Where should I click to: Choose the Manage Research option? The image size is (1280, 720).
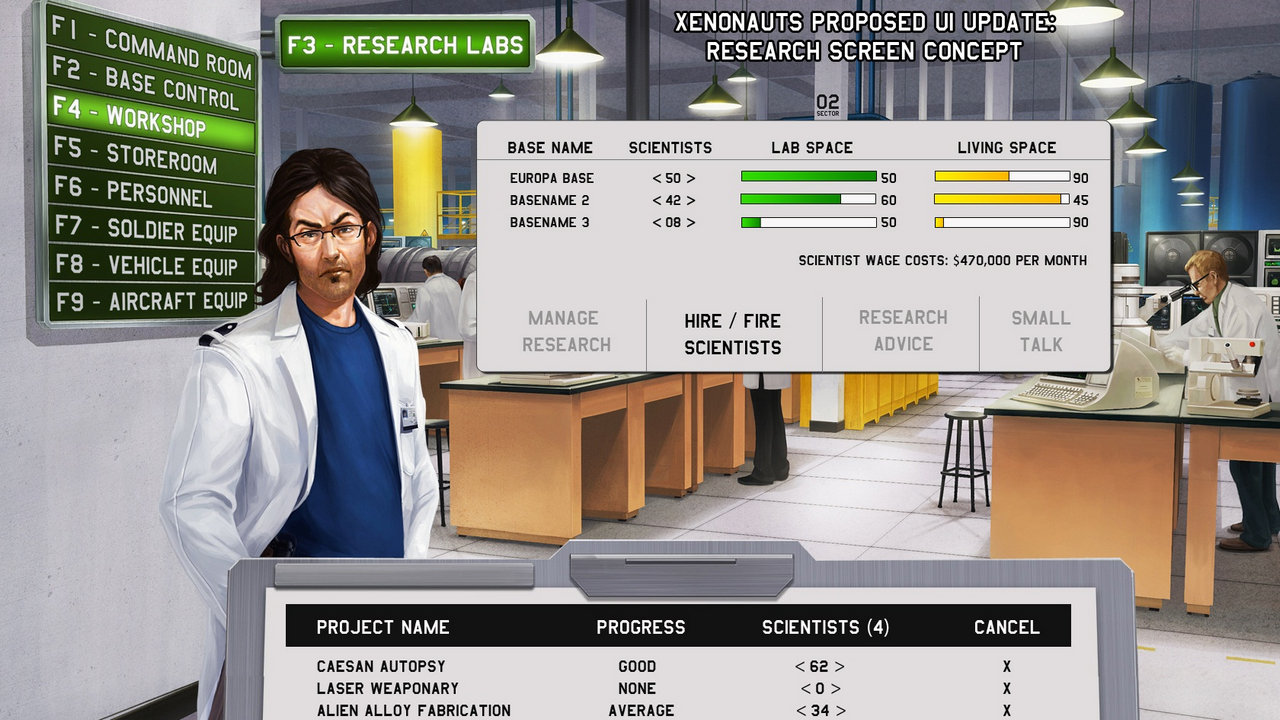tap(566, 331)
